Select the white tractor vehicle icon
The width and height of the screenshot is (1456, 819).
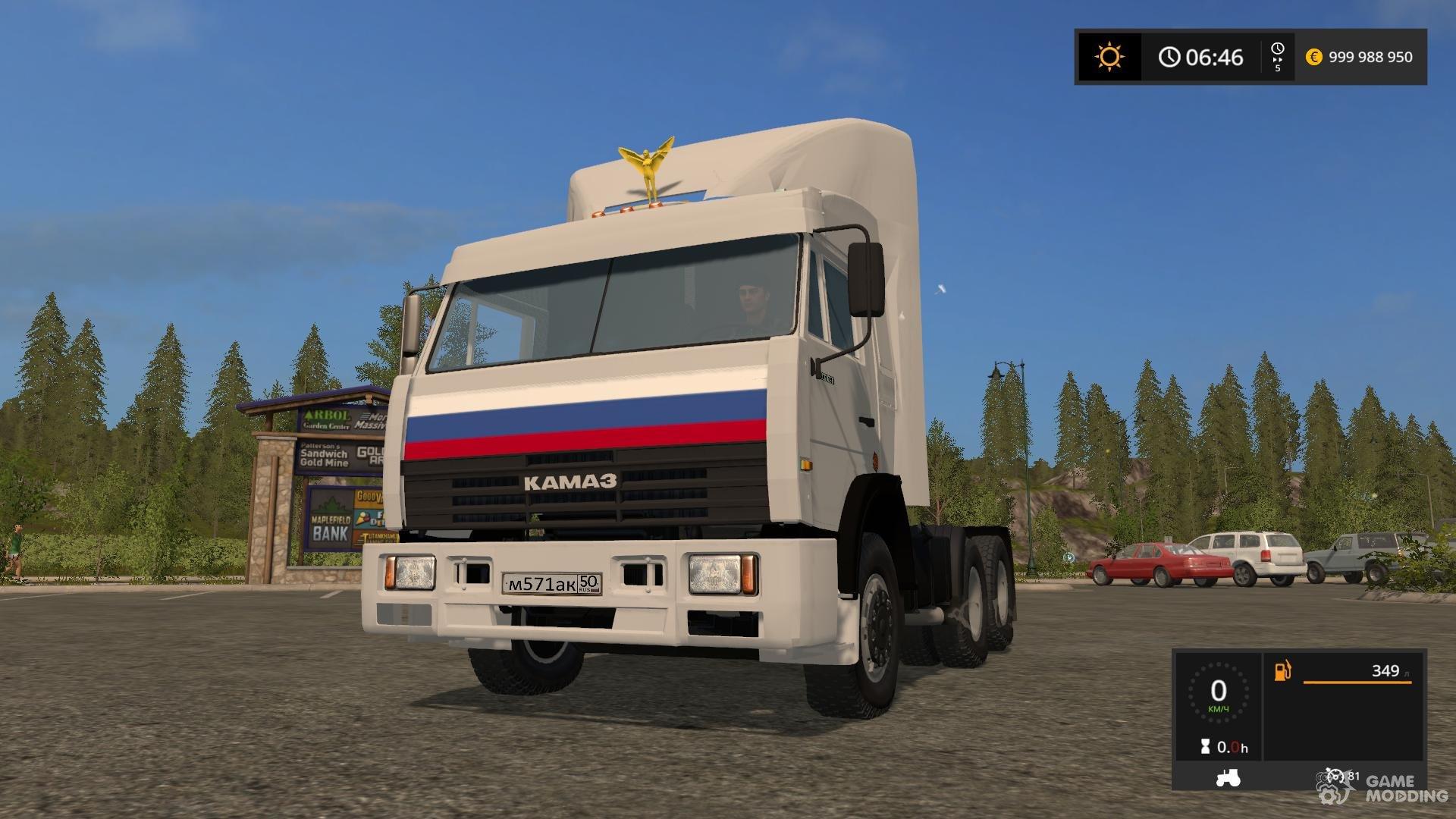[x=1228, y=777]
